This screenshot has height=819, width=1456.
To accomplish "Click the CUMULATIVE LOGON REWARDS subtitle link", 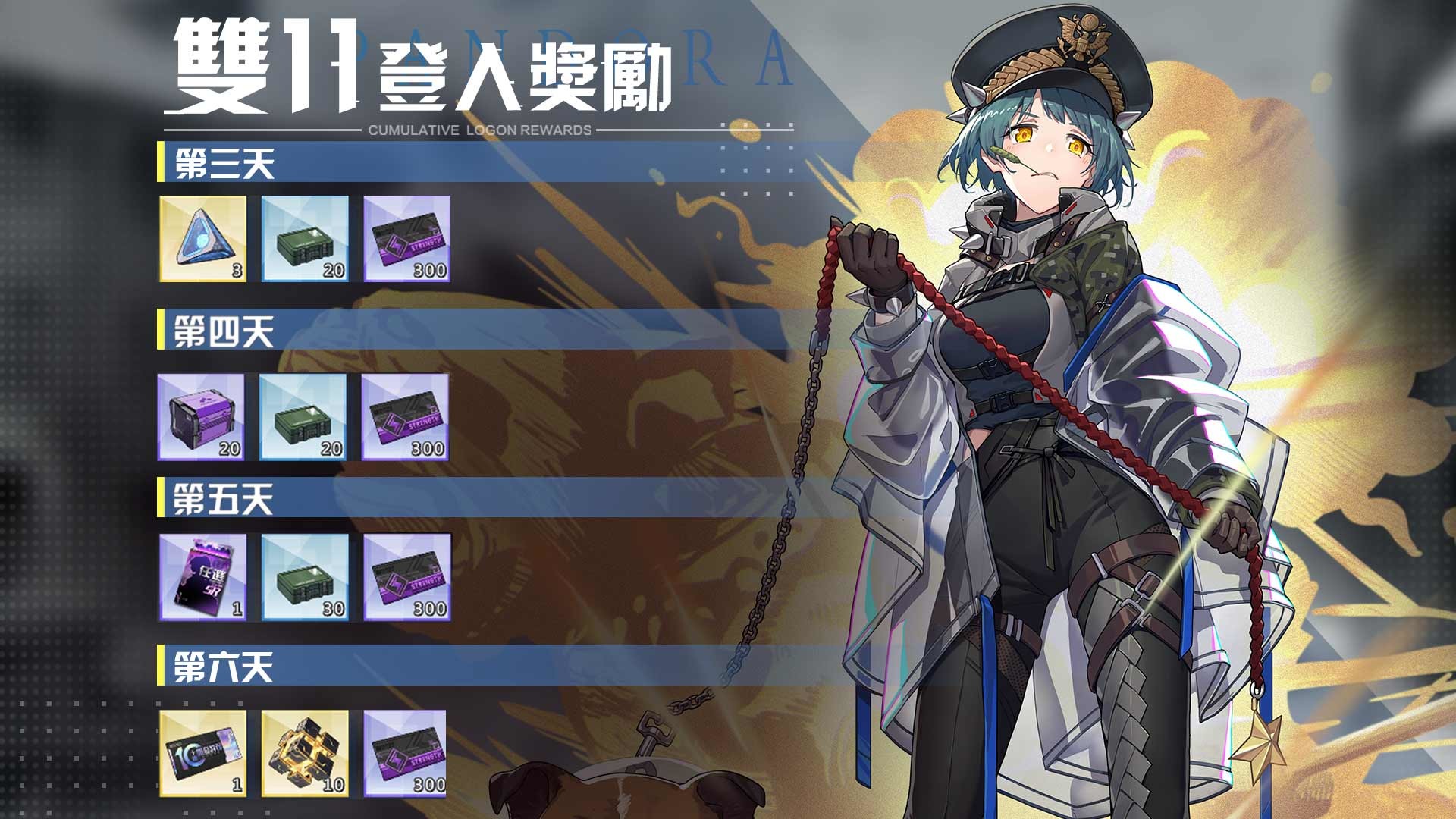I will (x=478, y=130).
